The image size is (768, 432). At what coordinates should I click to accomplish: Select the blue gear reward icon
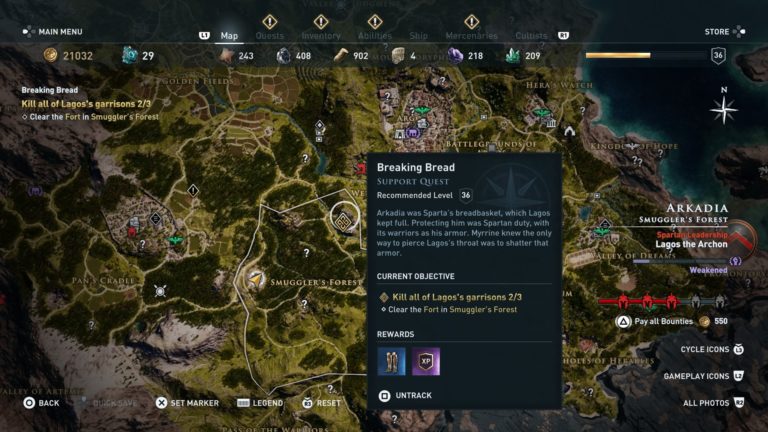click(392, 361)
